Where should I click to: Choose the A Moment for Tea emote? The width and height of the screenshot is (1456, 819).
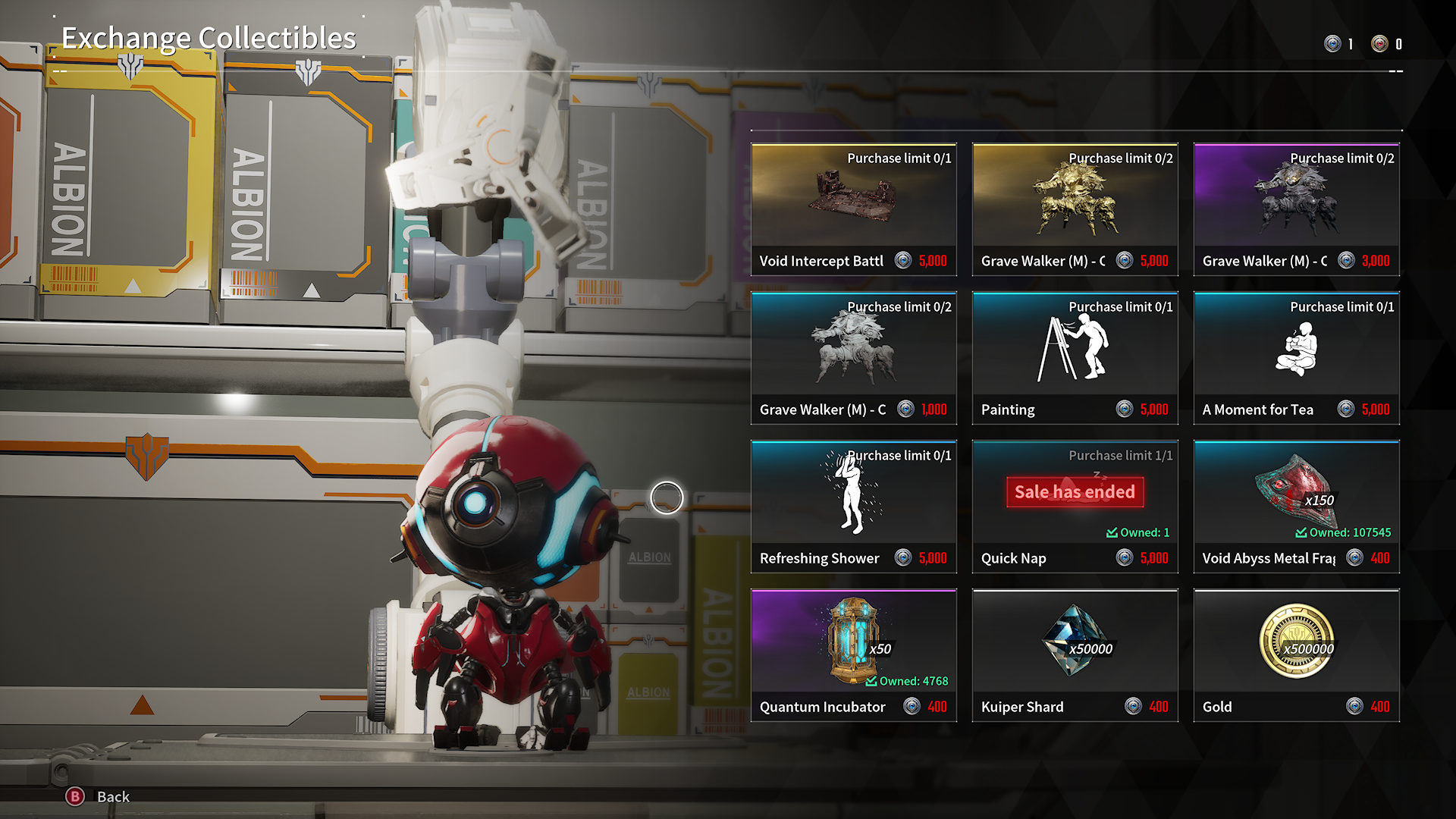point(1296,357)
